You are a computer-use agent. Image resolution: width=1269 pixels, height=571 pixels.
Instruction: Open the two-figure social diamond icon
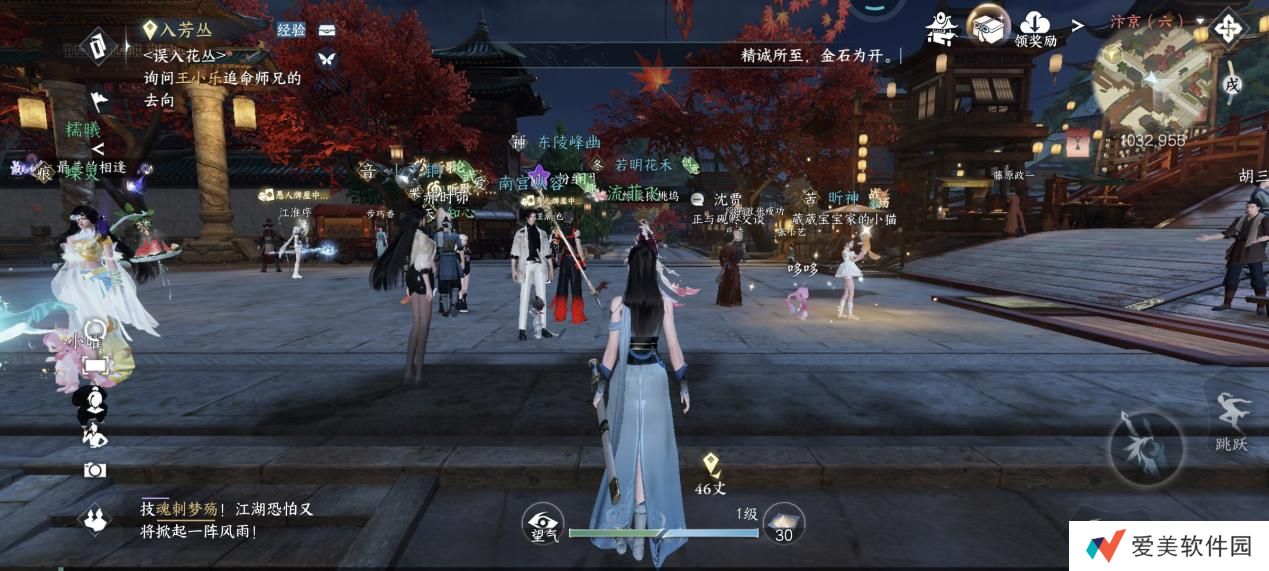95,518
